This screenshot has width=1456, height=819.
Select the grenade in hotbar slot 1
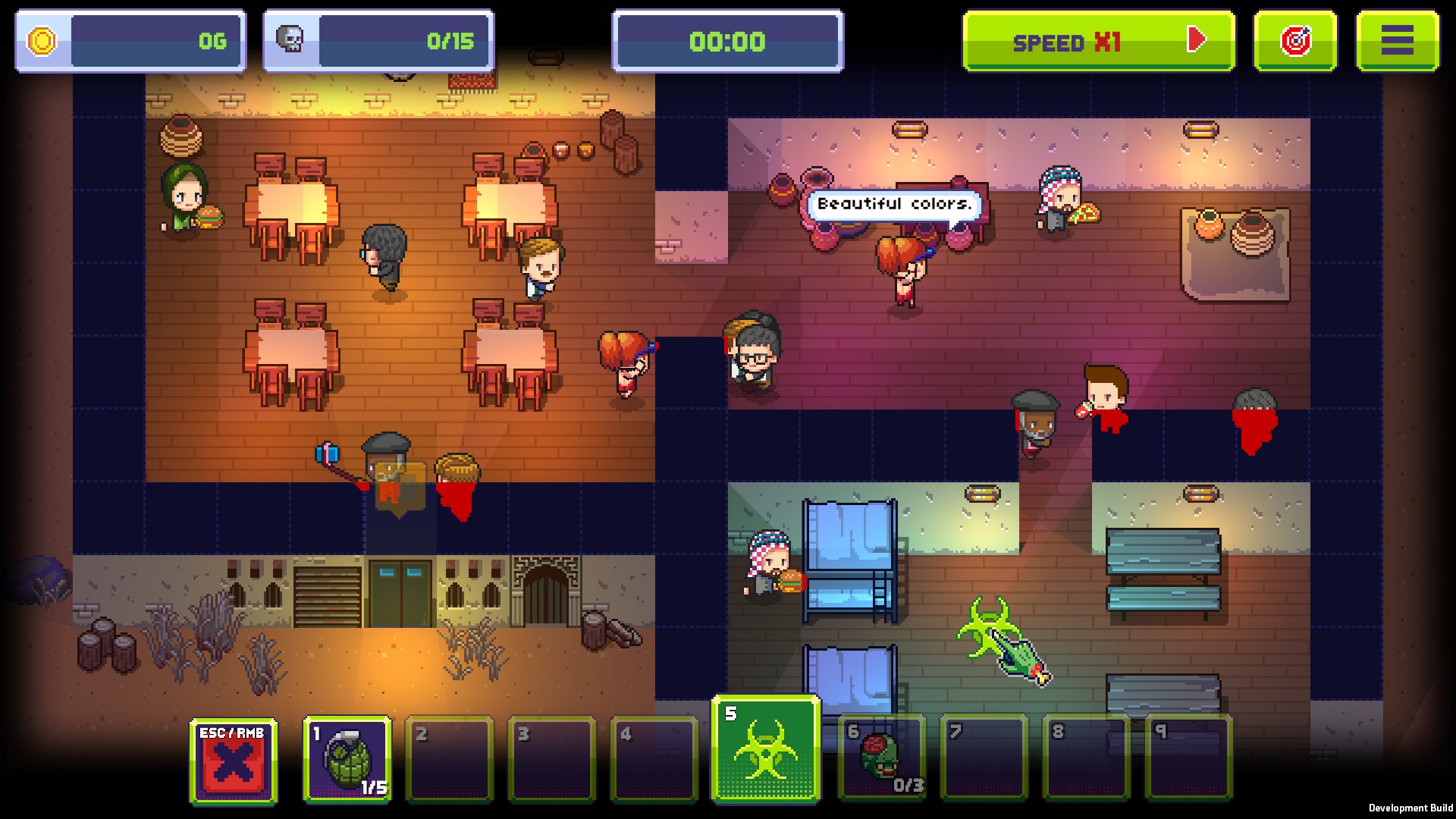(x=347, y=758)
